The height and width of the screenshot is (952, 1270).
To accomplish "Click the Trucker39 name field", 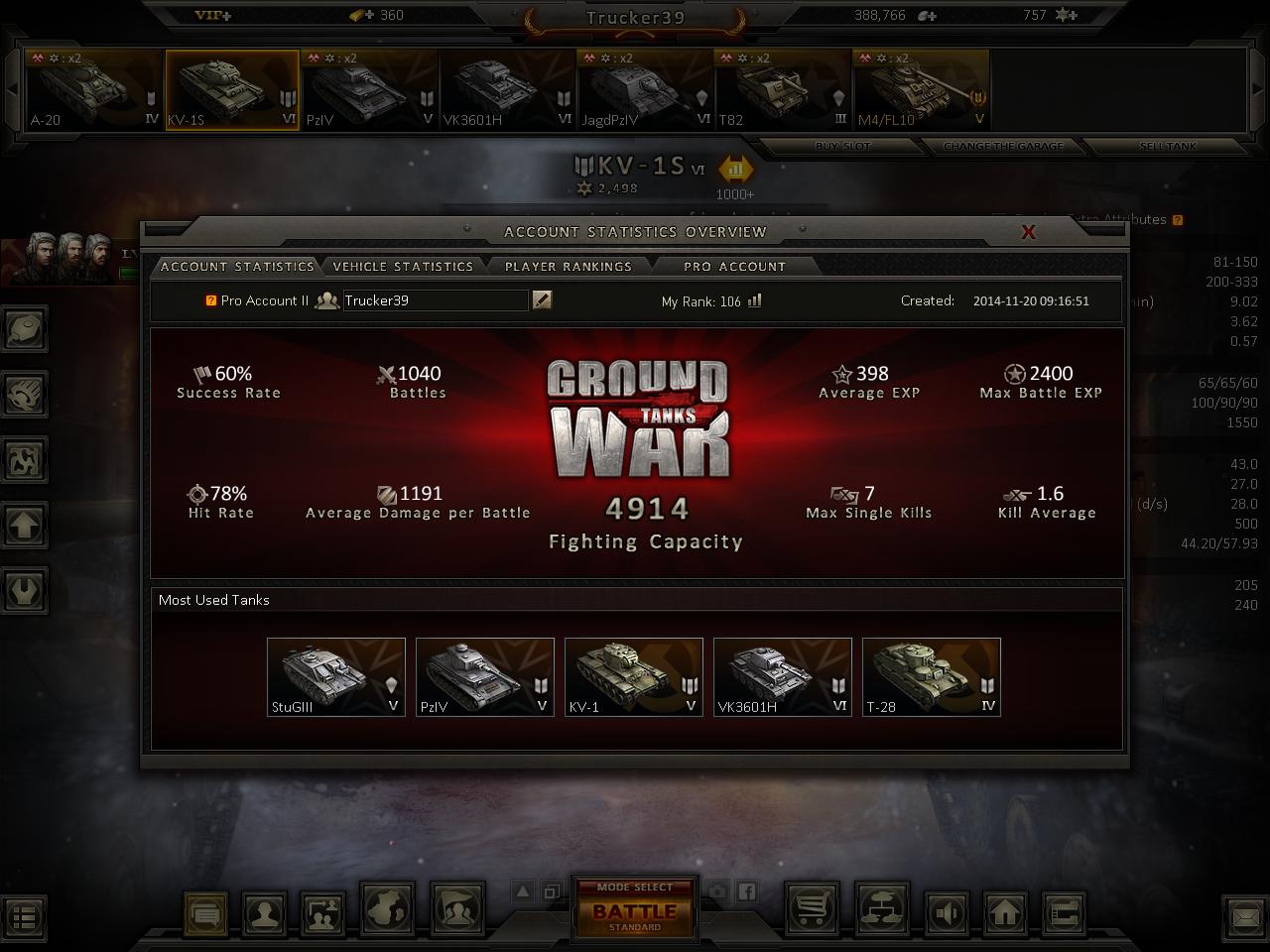I will 435,300.
